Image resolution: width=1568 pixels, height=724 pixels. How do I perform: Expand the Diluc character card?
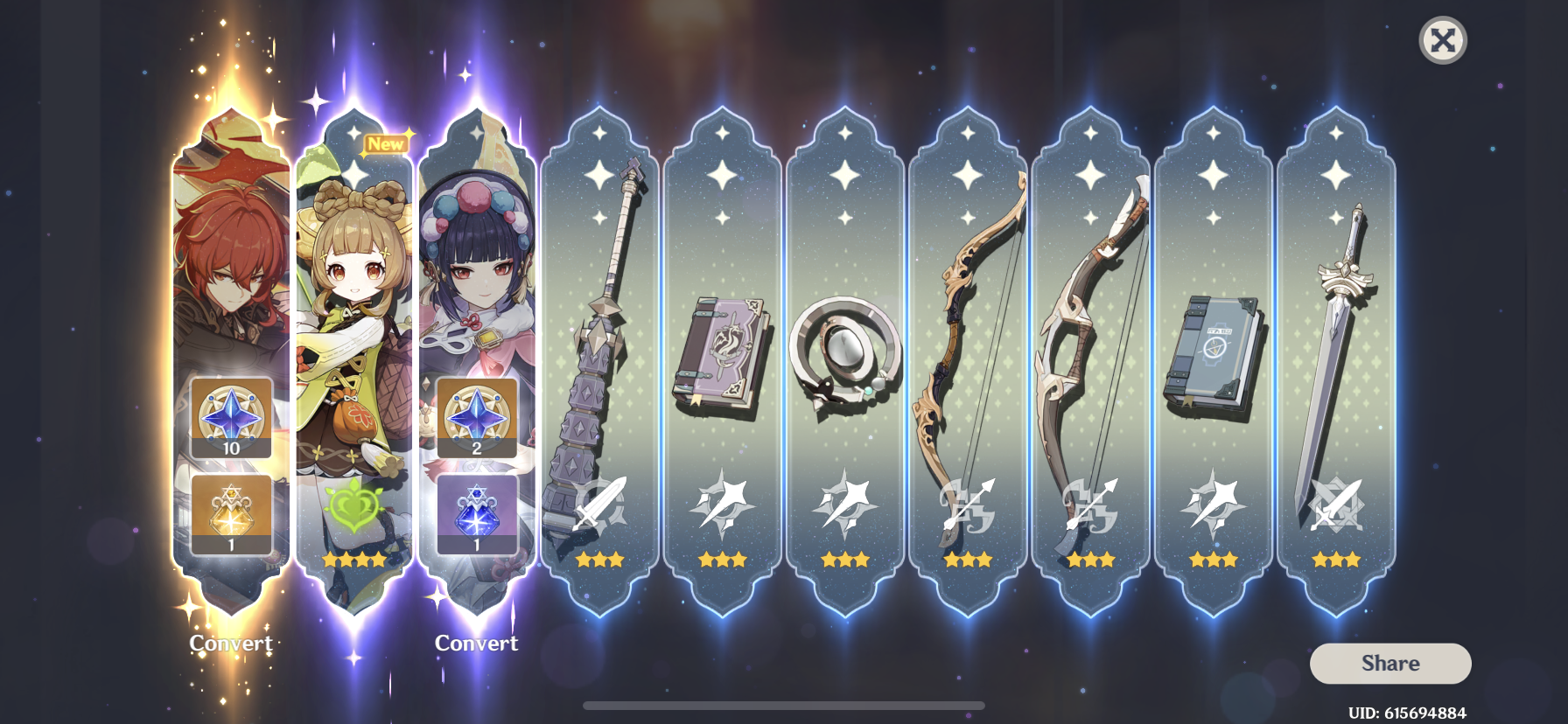(229, 262)
